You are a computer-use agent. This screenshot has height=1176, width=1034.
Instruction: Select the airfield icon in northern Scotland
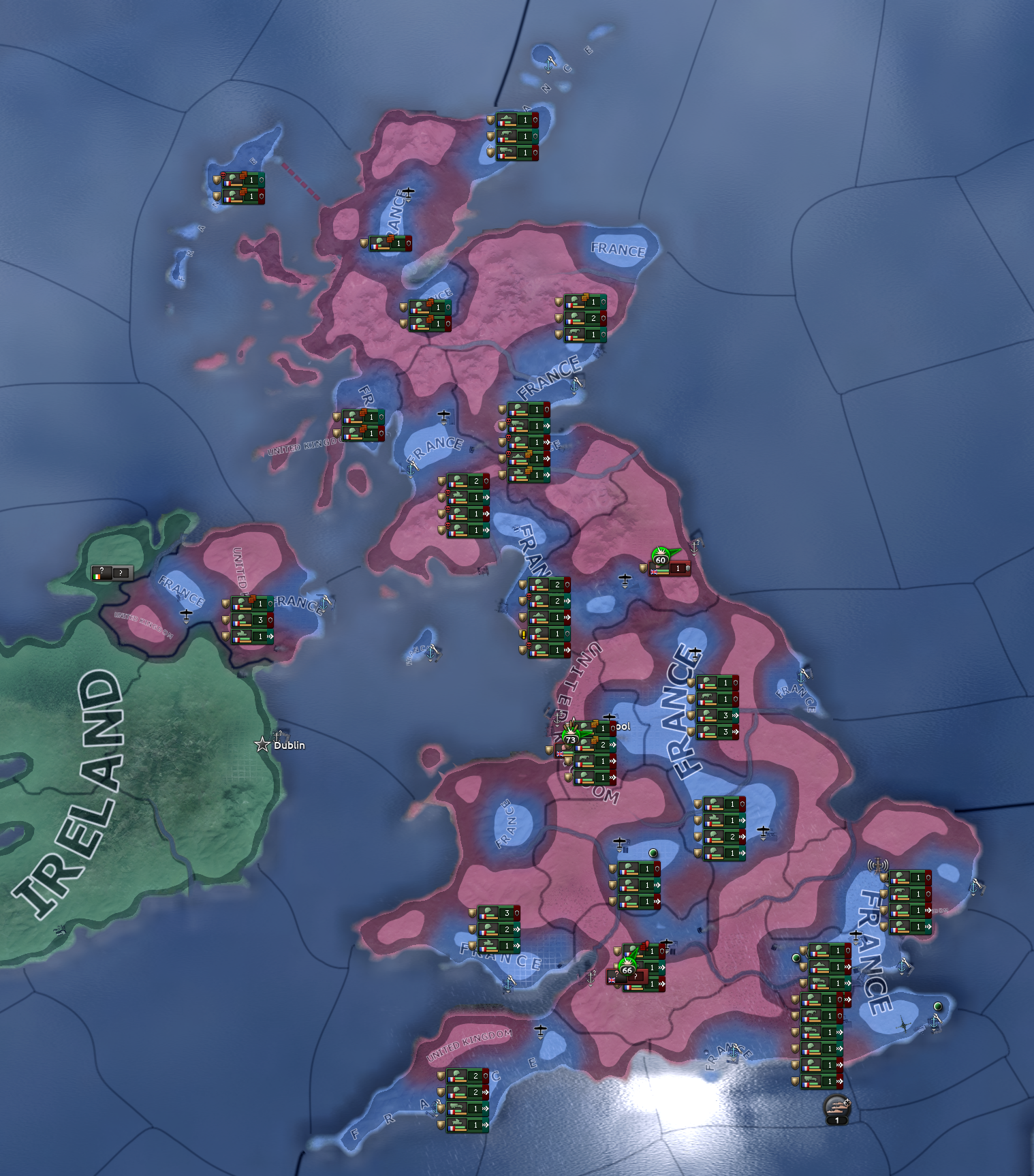tap(407, 193)
